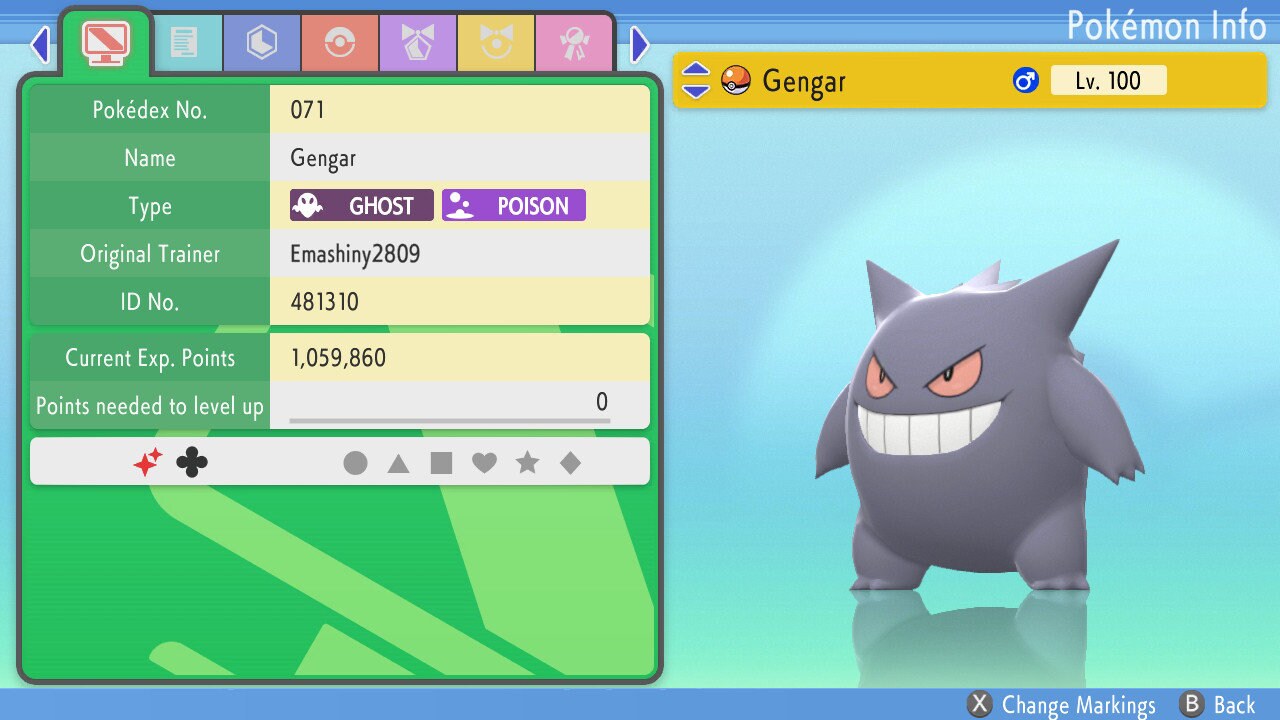
Task: Open the blue hexagon stats tab
Action: tap(261, 43)
